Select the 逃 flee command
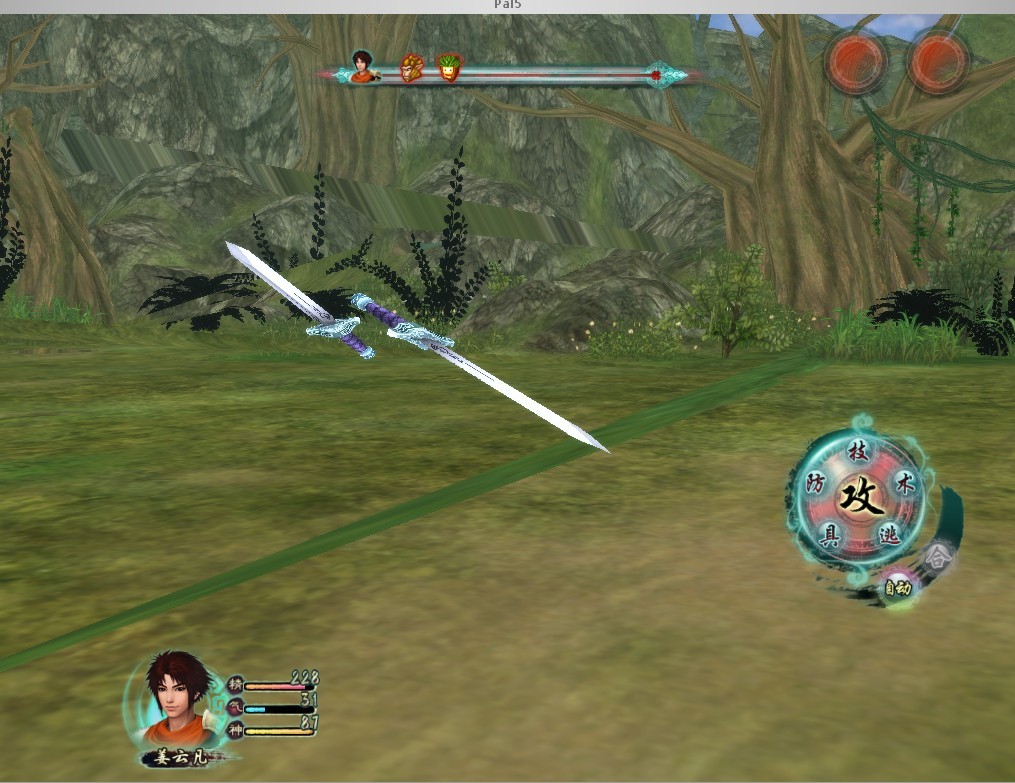Screen dimensions: 1015x783 pyautogui.click(x=888, y=534)
